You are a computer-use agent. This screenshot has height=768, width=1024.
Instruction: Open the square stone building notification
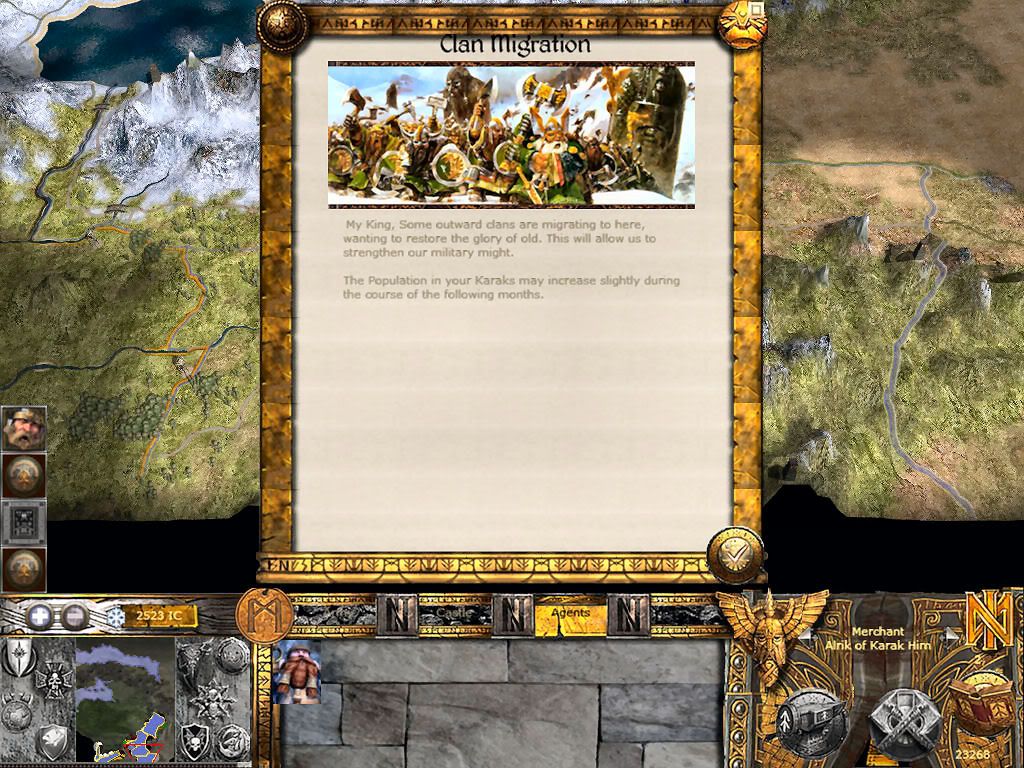click(x=22, y=522)
